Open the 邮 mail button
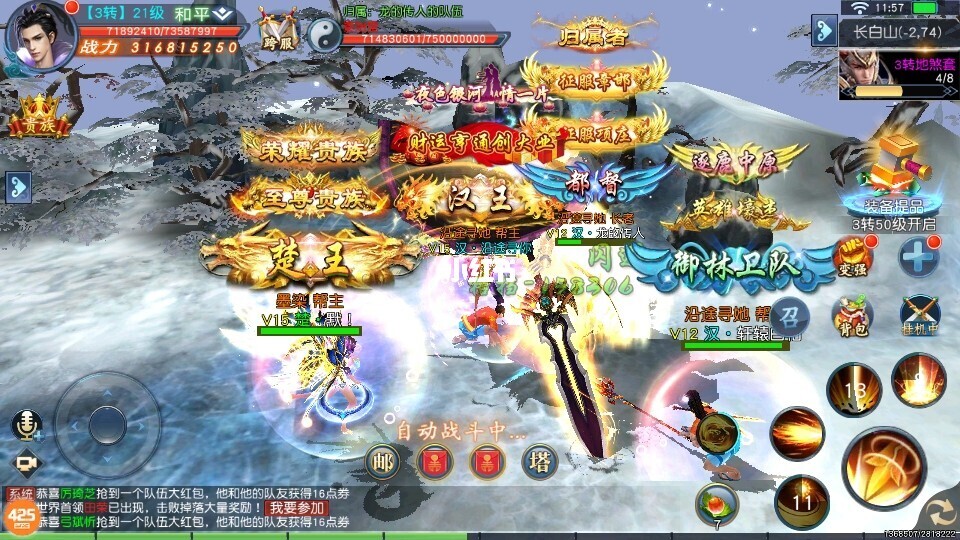Image resolution: width=960 pixels, height=540 pixels. 381,462
